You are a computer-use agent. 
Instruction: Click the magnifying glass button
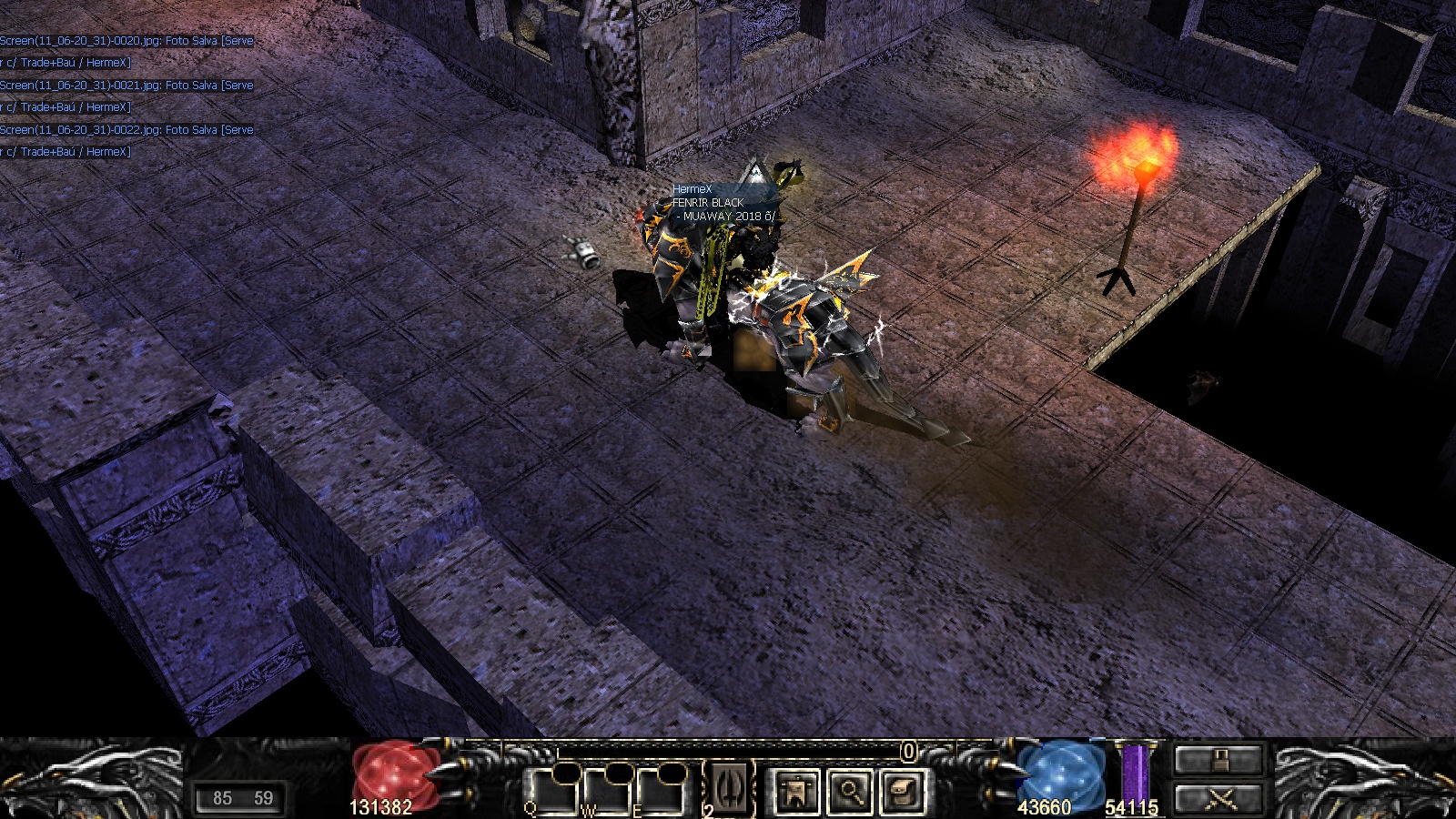850,792
